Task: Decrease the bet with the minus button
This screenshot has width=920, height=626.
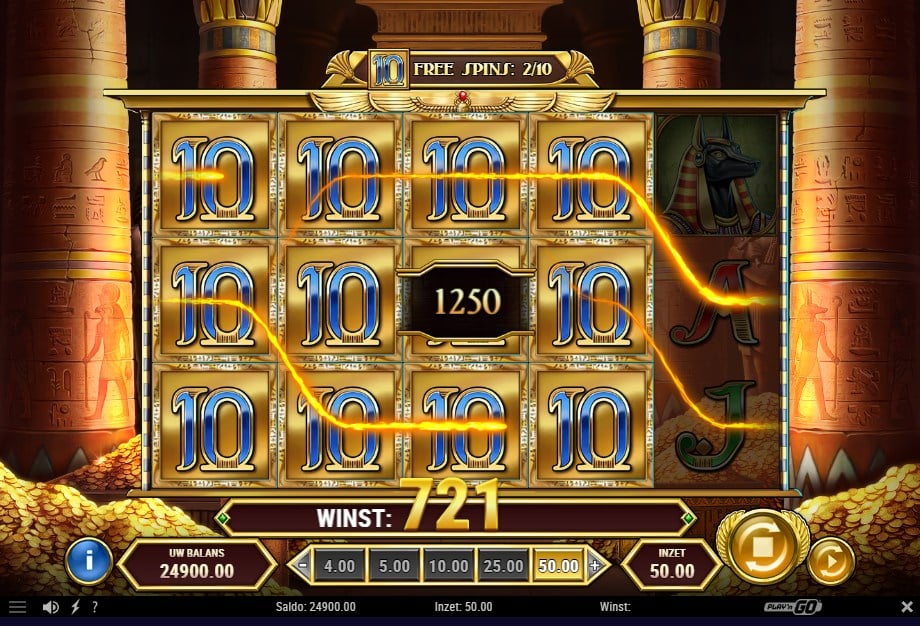Action: [x=302, y=566]
